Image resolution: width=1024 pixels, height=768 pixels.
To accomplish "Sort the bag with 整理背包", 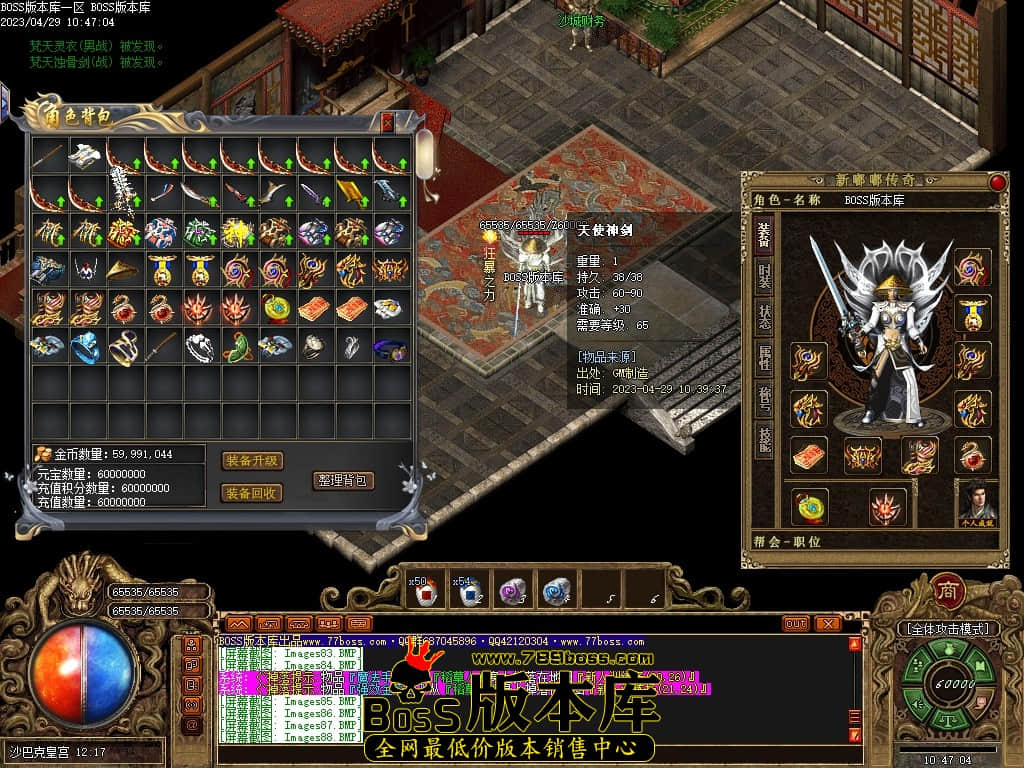I will [342, 480].
